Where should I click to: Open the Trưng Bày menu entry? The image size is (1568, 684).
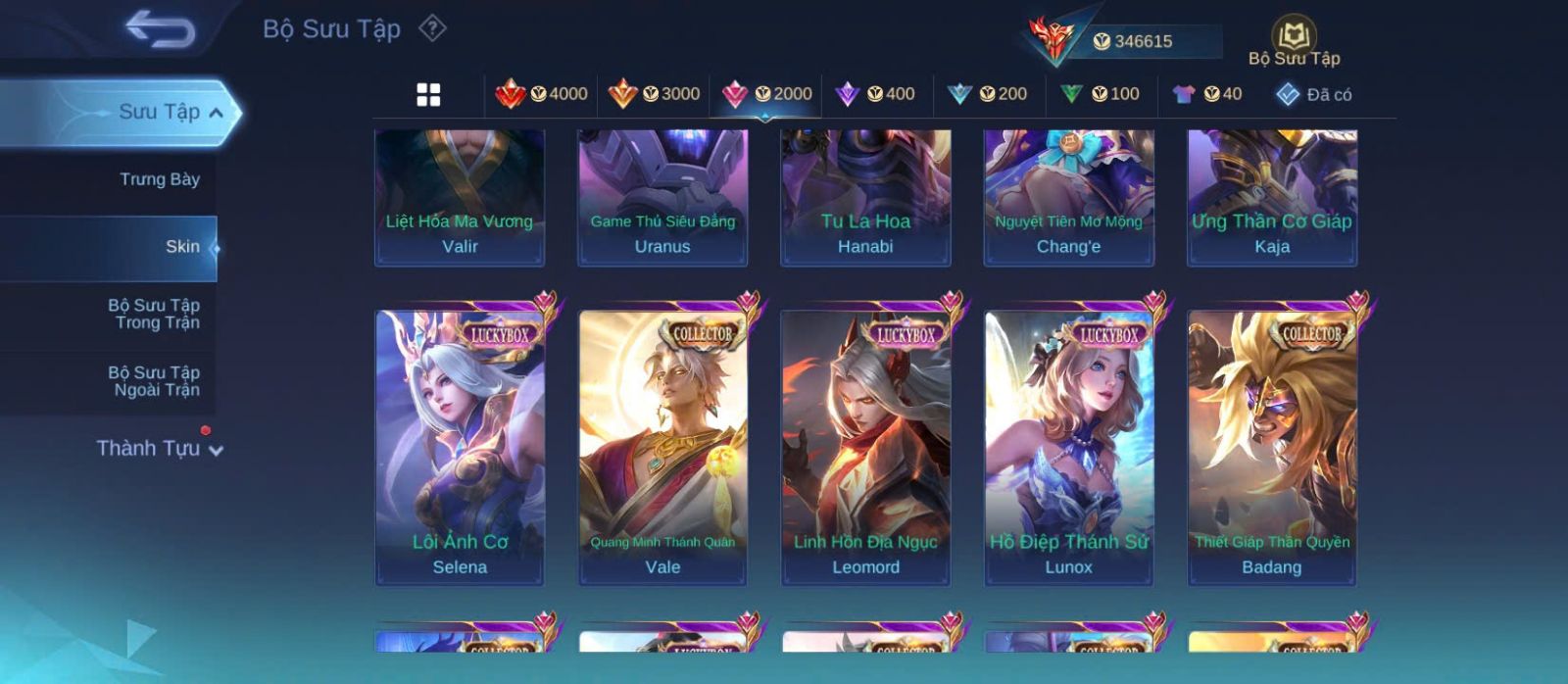click(x=159, y=179)
